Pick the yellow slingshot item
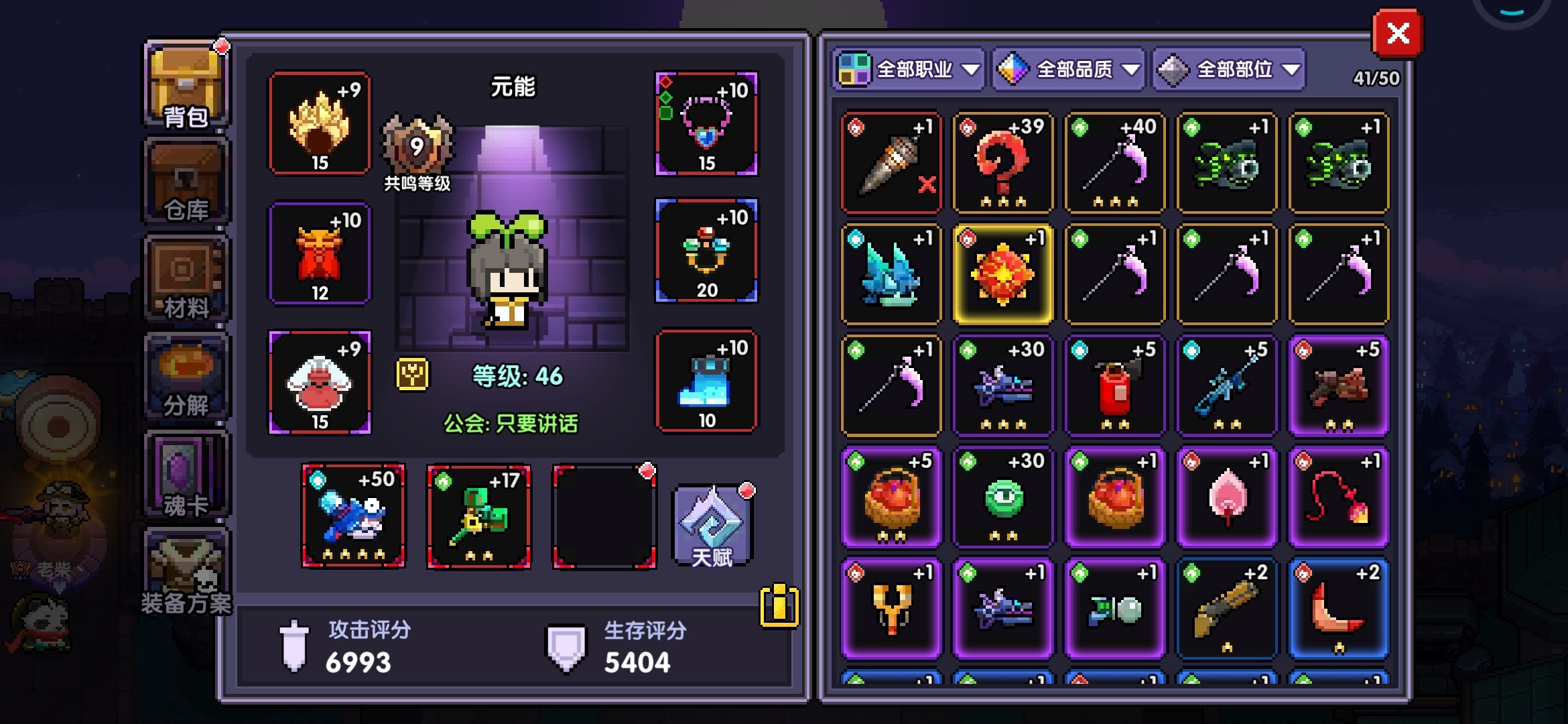 pyautogui.click(x=891, y=609)
